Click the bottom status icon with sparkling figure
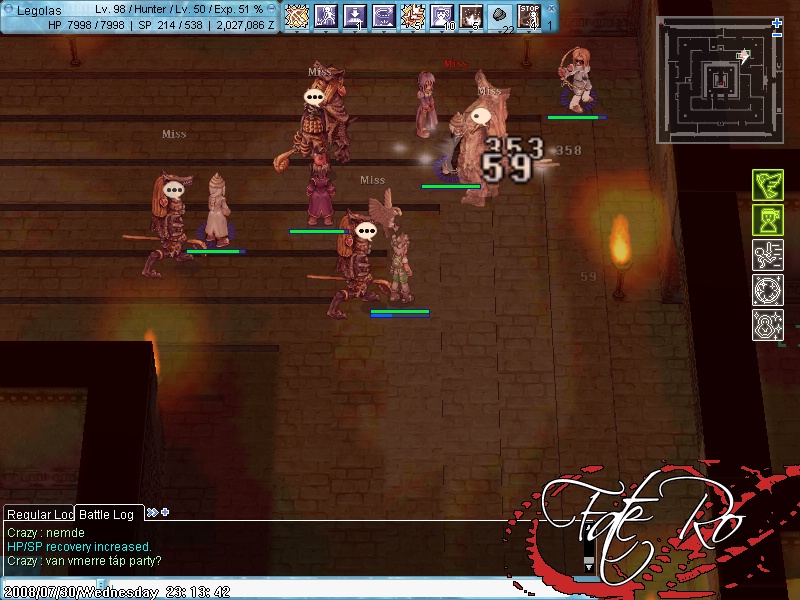 click(767, 325)
